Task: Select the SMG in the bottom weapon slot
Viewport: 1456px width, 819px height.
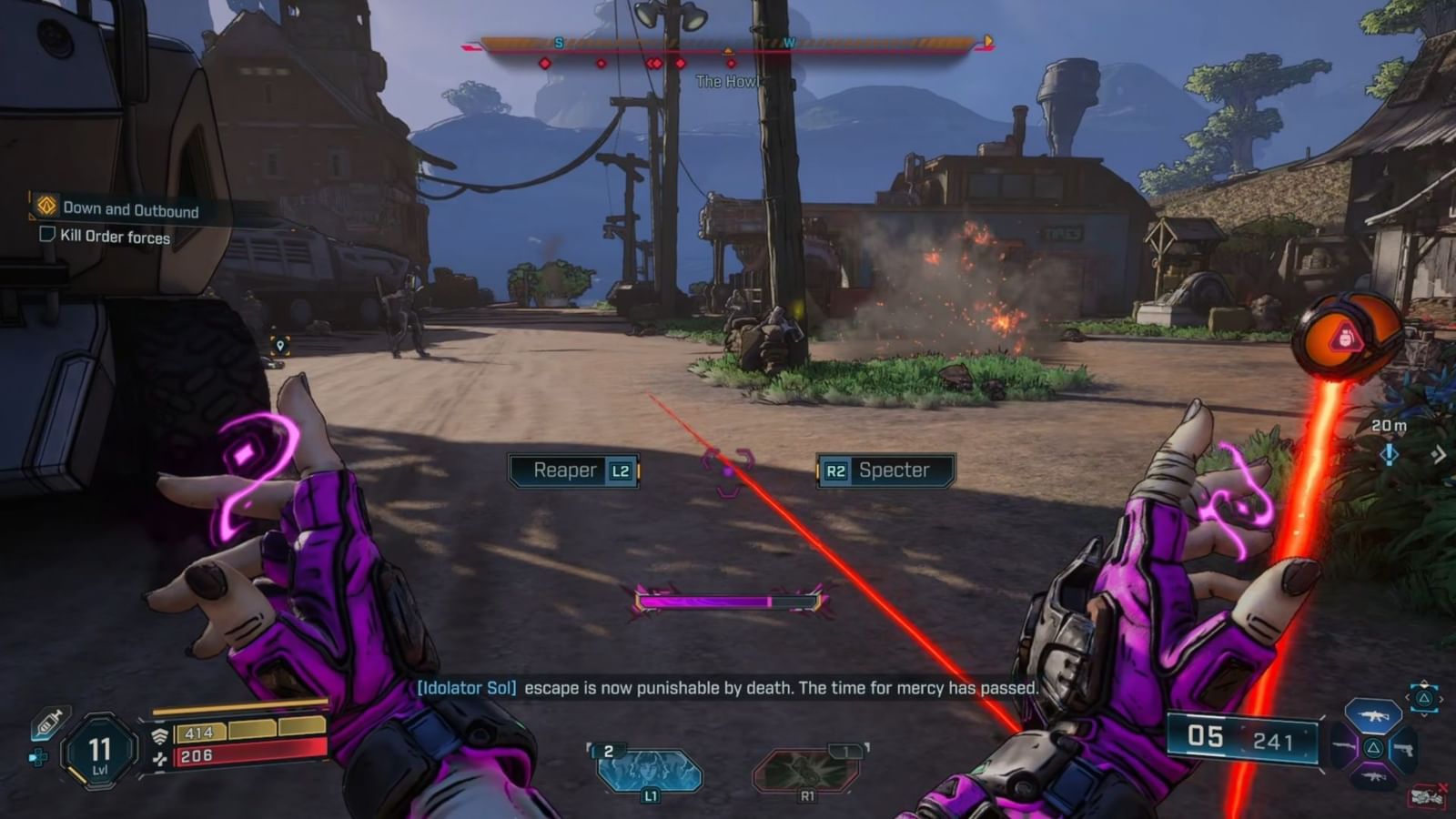Action: tap(1374, 776)
